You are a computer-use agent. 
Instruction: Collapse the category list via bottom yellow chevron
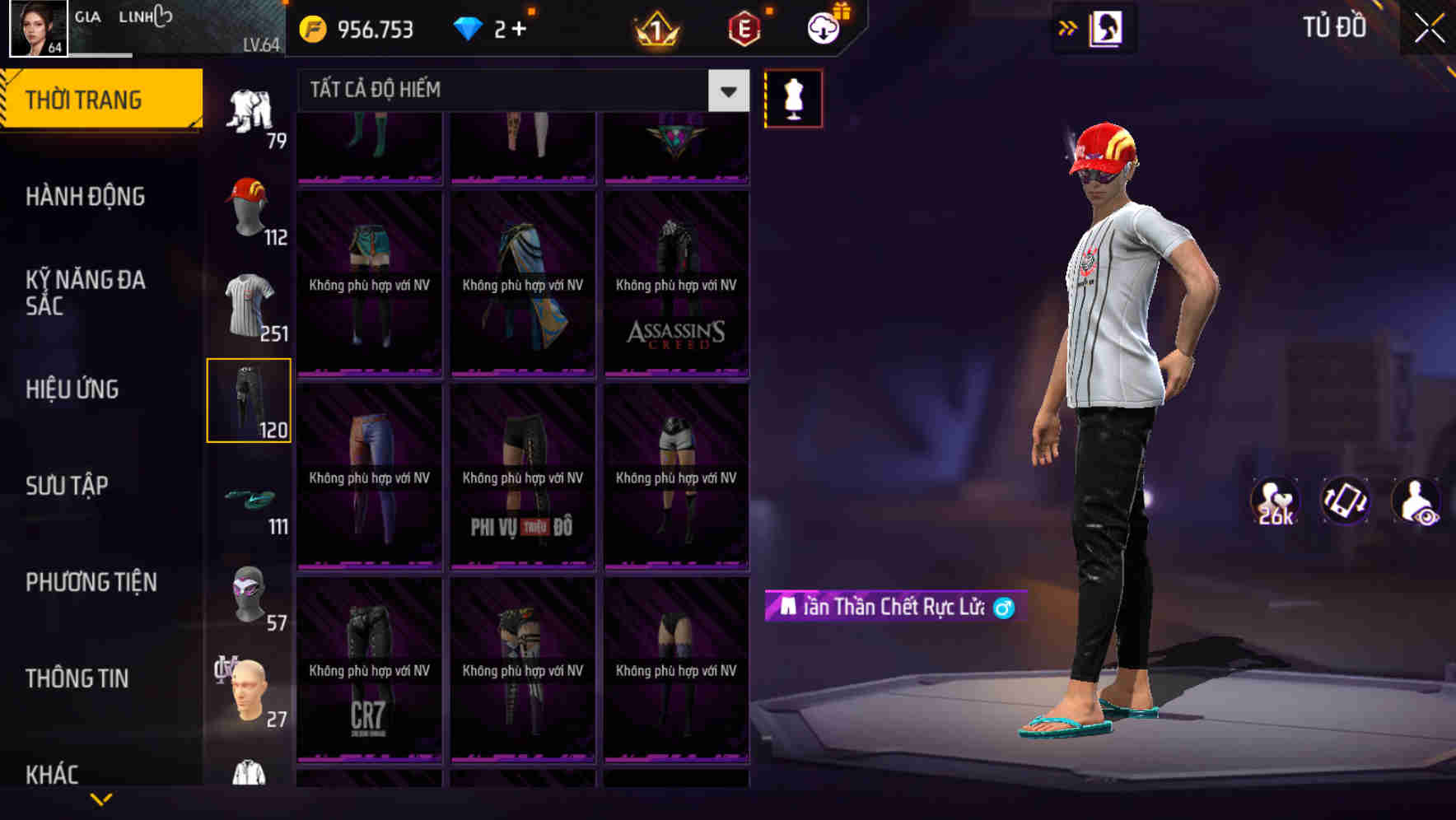102,797
